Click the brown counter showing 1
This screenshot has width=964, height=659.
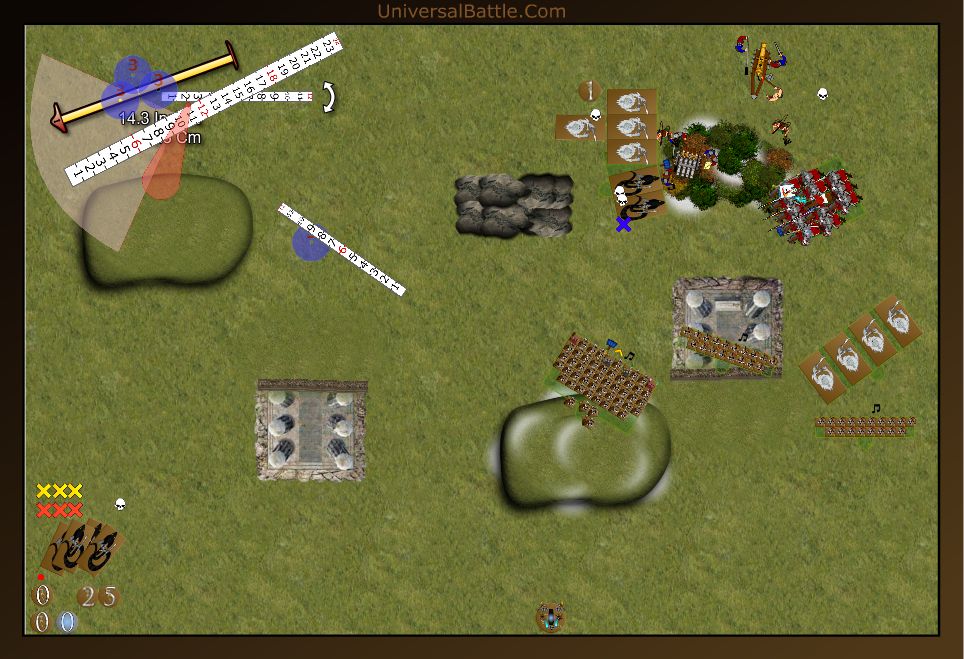(x=589, y=91)
